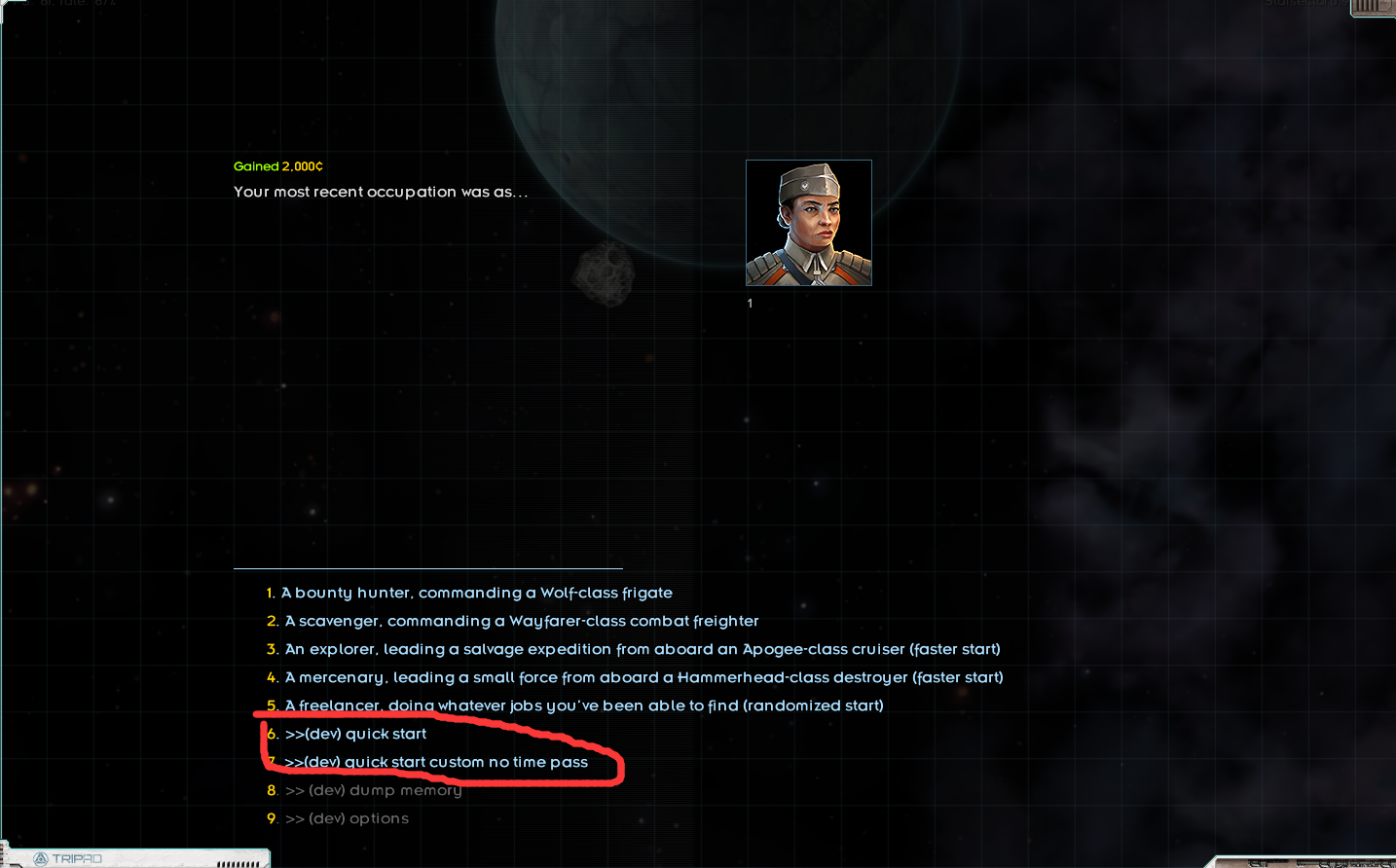Image resolution: width=1396 pixels, height=868 pixels.
Task: Click the asteroid near the planet
Action: tap(606, 274)
